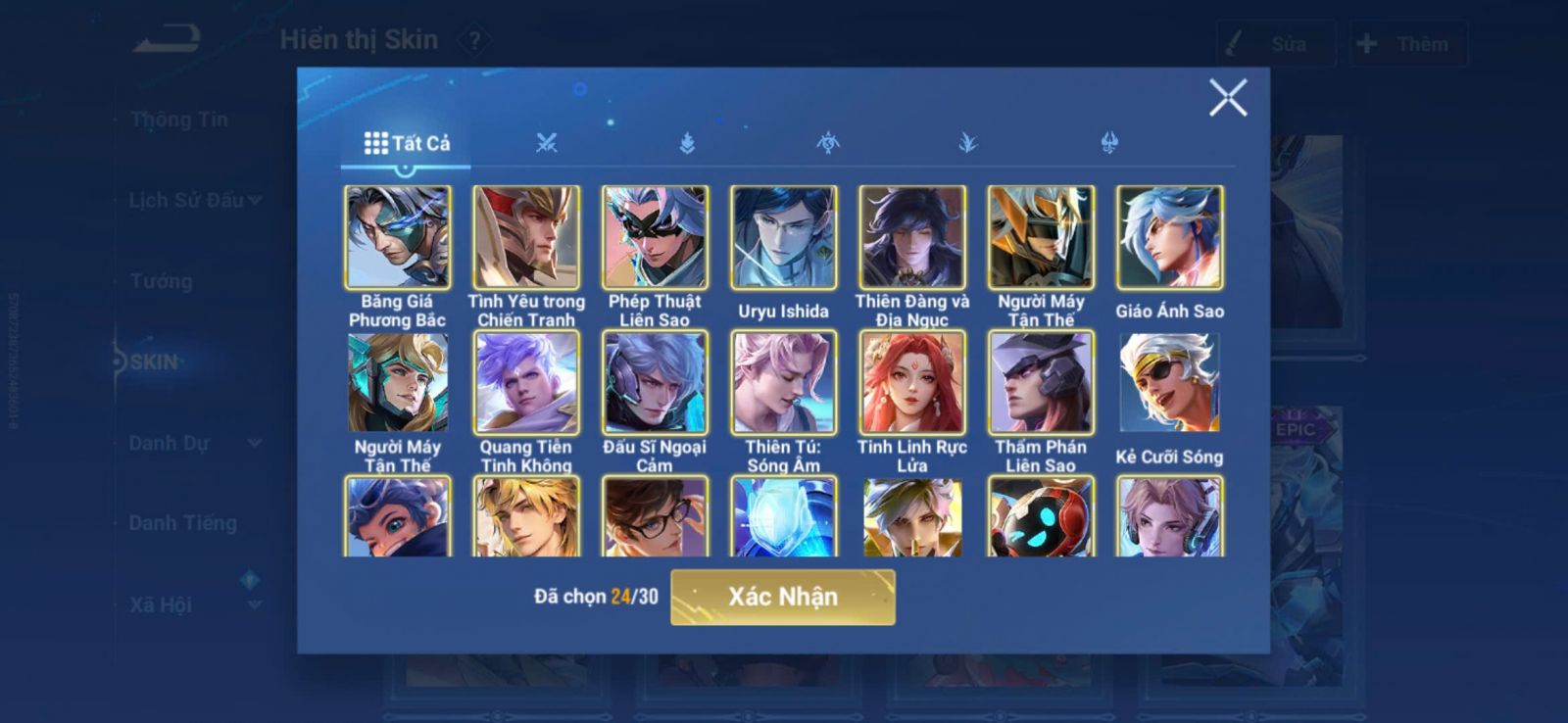
Task: Select the Tinh Linh Rực Lửa skin
Action: 911,383
